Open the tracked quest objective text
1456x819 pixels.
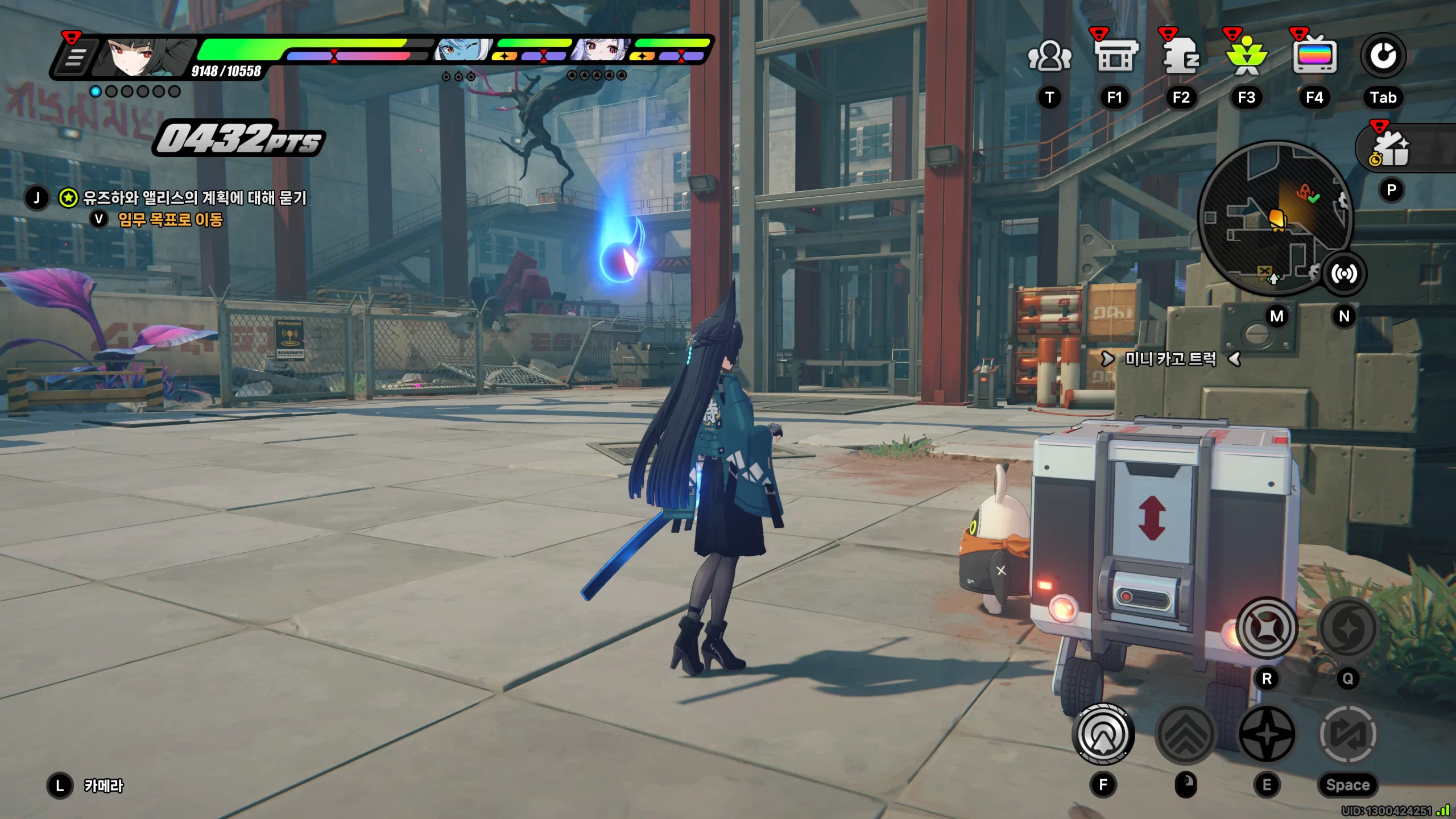click(195, 198)
